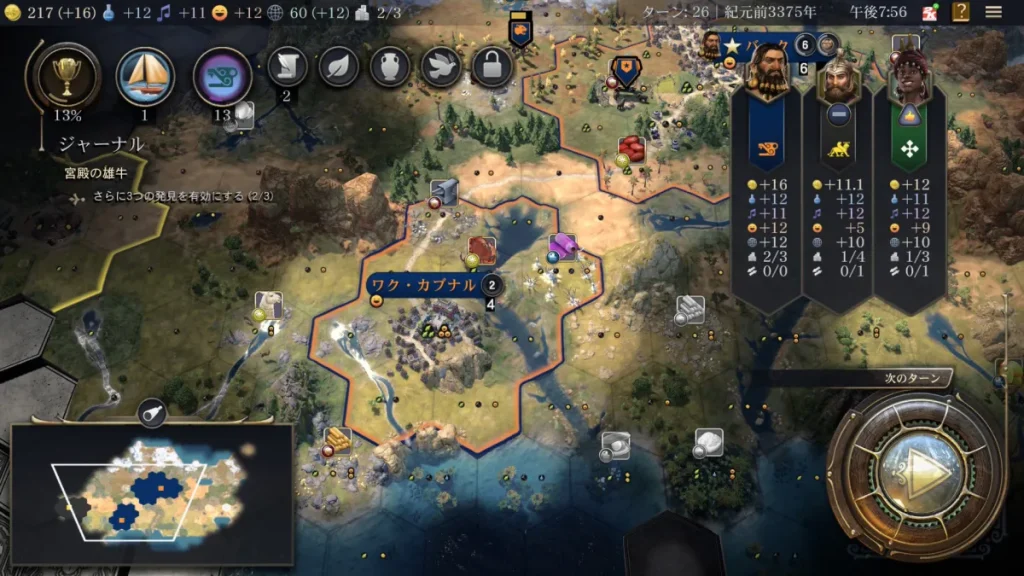This screenshot has width=1024, height=576.
Task: Open the vase great works icon
Action: click(x=390, y=67)
